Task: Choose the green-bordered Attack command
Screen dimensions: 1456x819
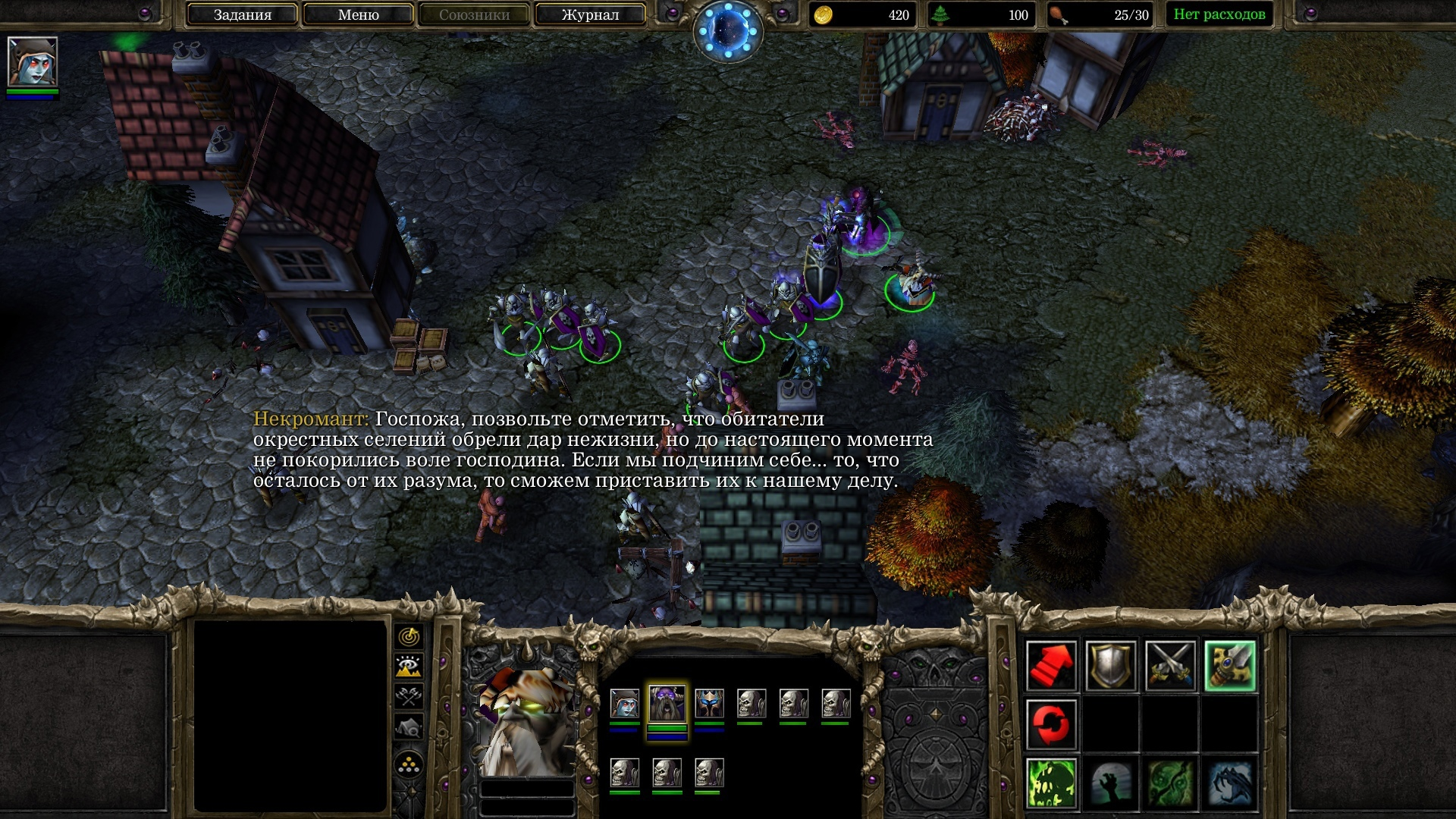Action: [1230, 666]
